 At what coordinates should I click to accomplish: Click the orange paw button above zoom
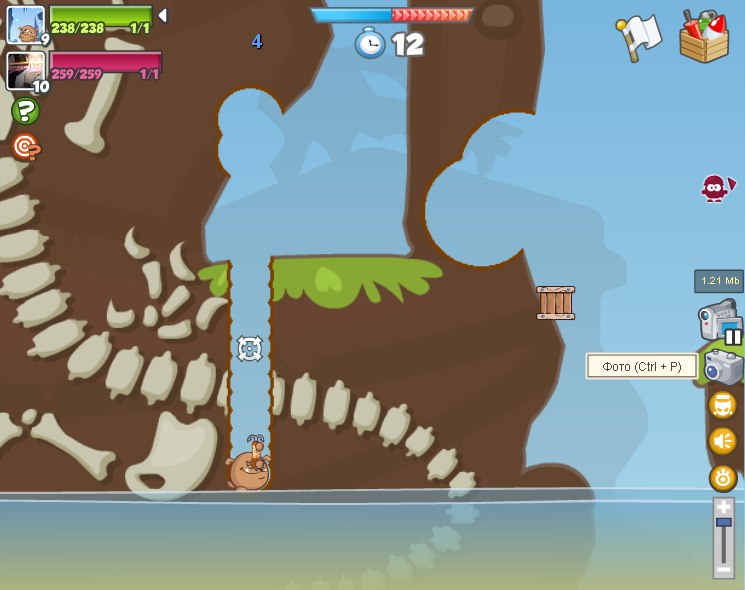click(722, 477)
